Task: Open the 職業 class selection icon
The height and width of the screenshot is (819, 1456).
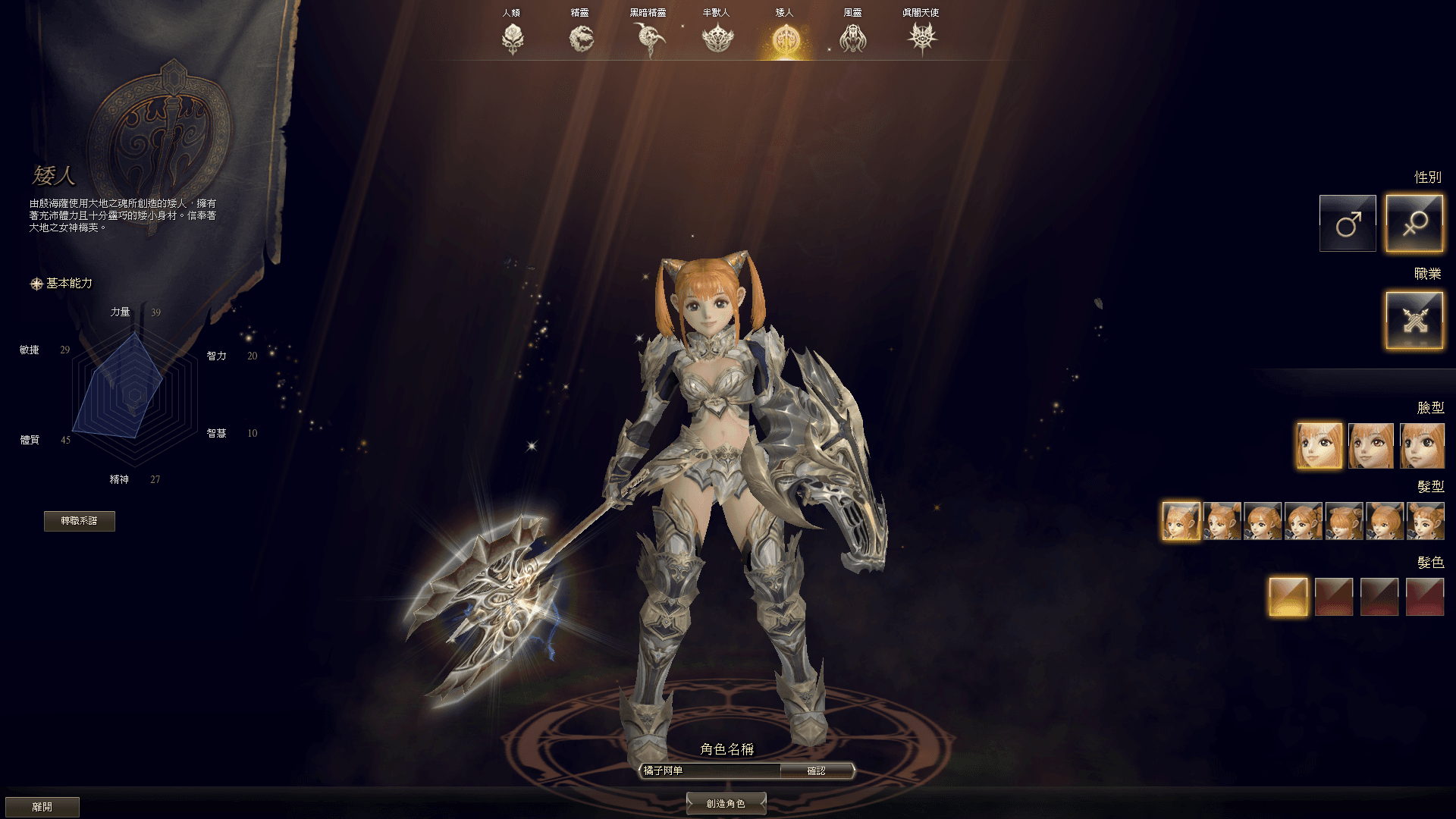Action: 1415,318
